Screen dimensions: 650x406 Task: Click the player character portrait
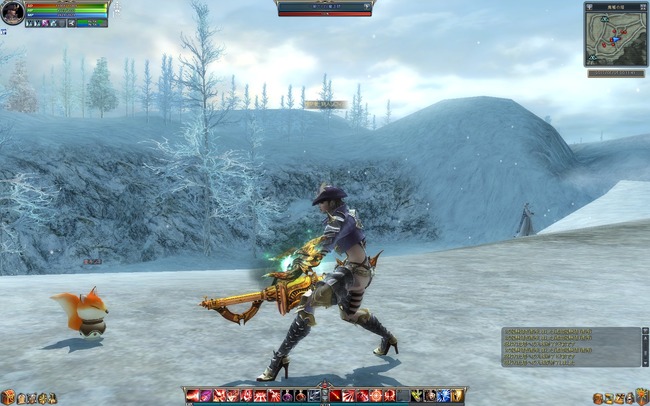[x=12, y=11]
